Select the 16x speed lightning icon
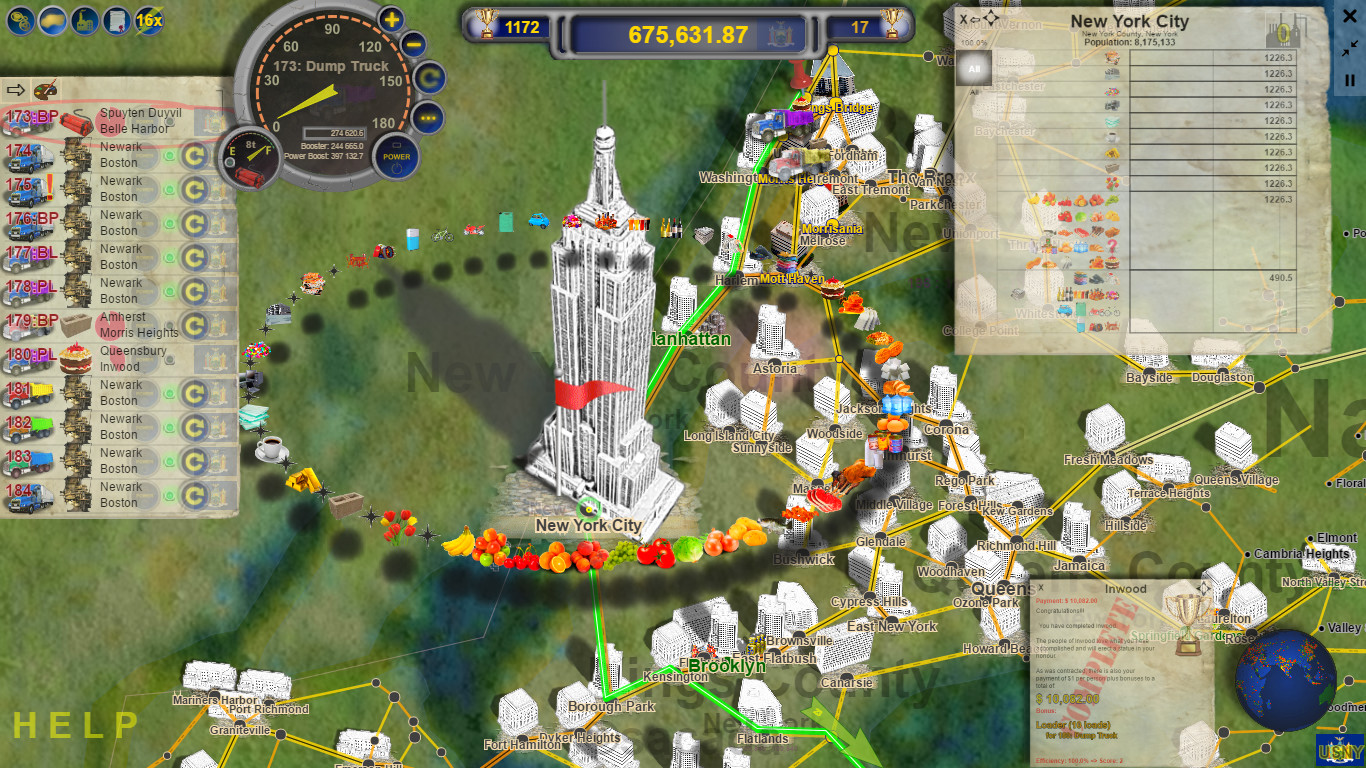 tap(148, 21)
